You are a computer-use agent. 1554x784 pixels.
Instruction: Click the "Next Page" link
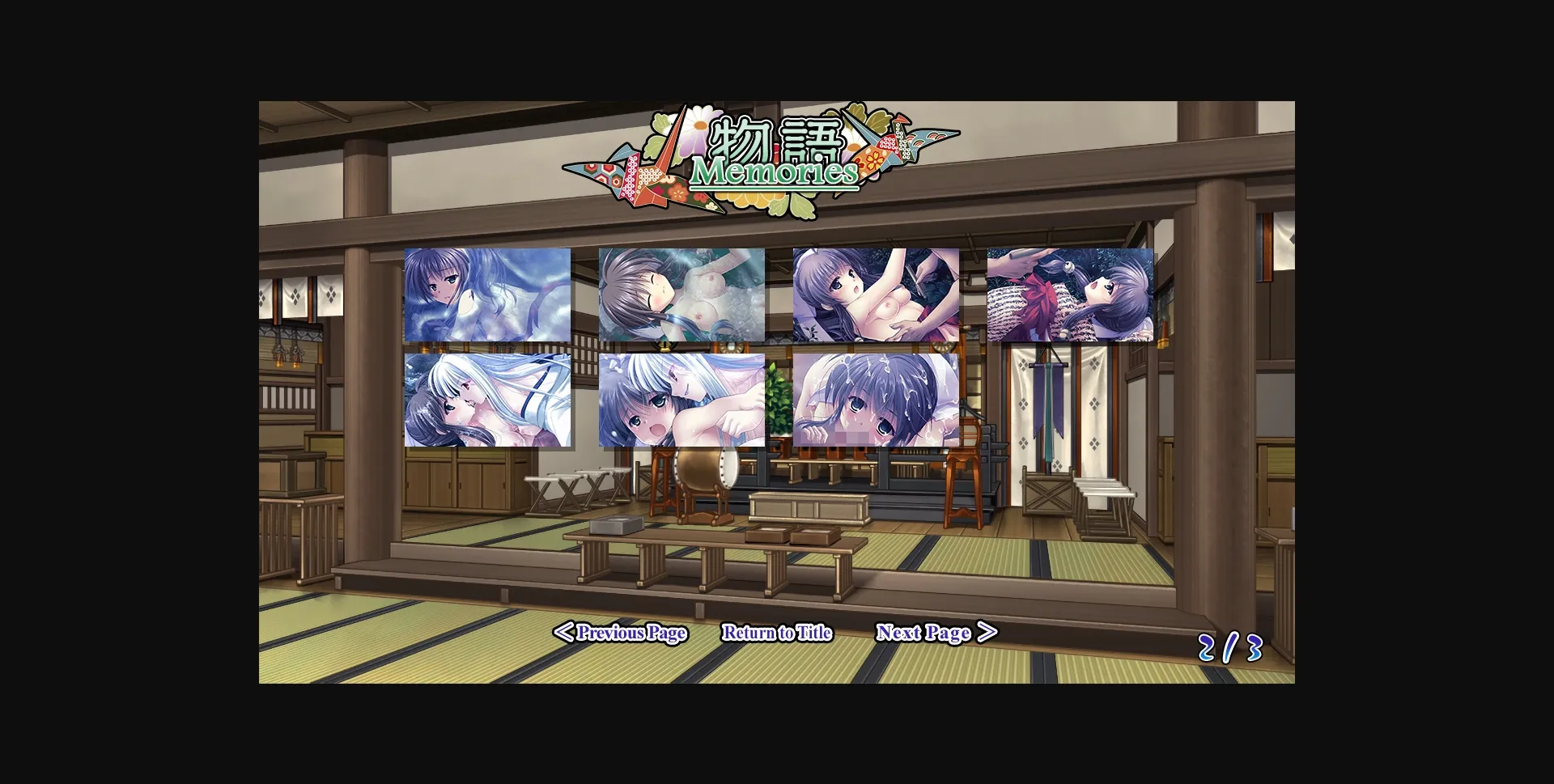pos(925,632)
